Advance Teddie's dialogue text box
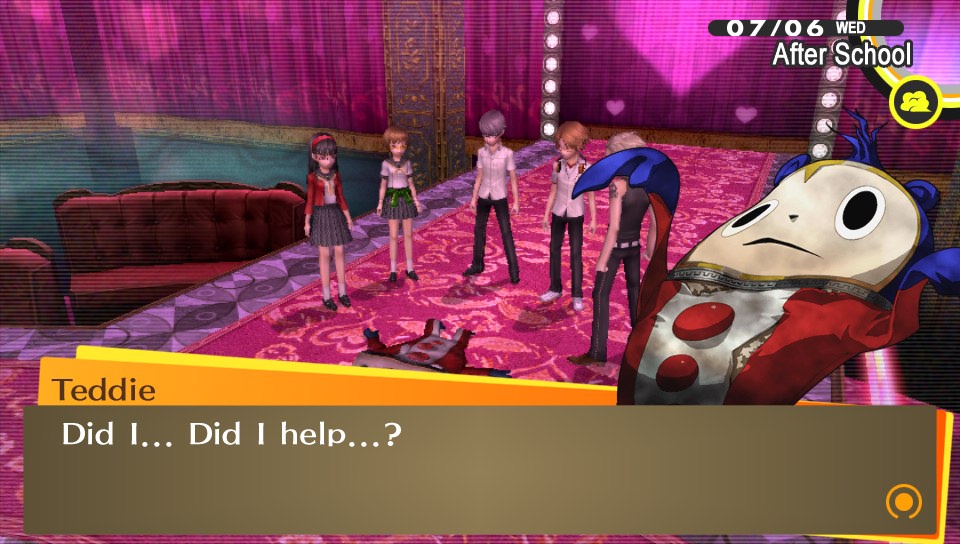The image size is (960, 544). point(480,468)
